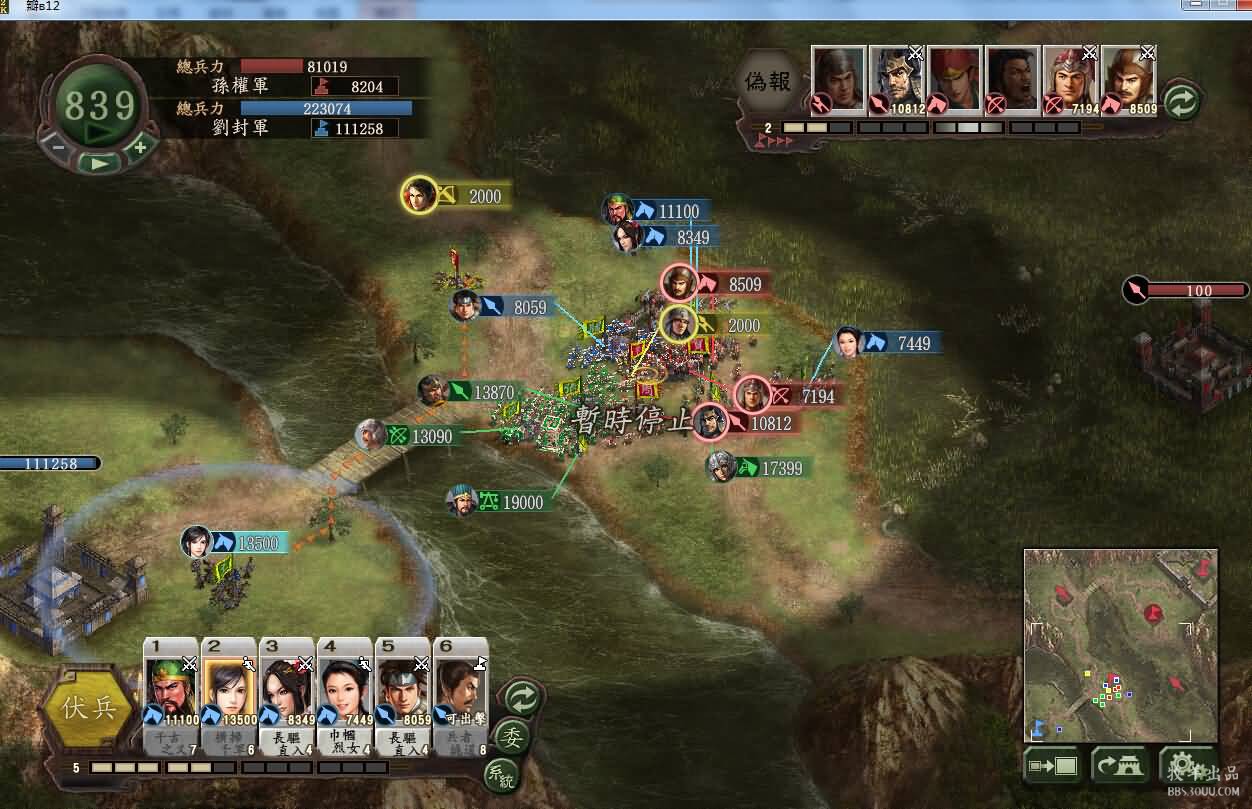Click the enemy 偽報 stratagem badge
Screen dimensions: 1252x809
coord(768,82)
